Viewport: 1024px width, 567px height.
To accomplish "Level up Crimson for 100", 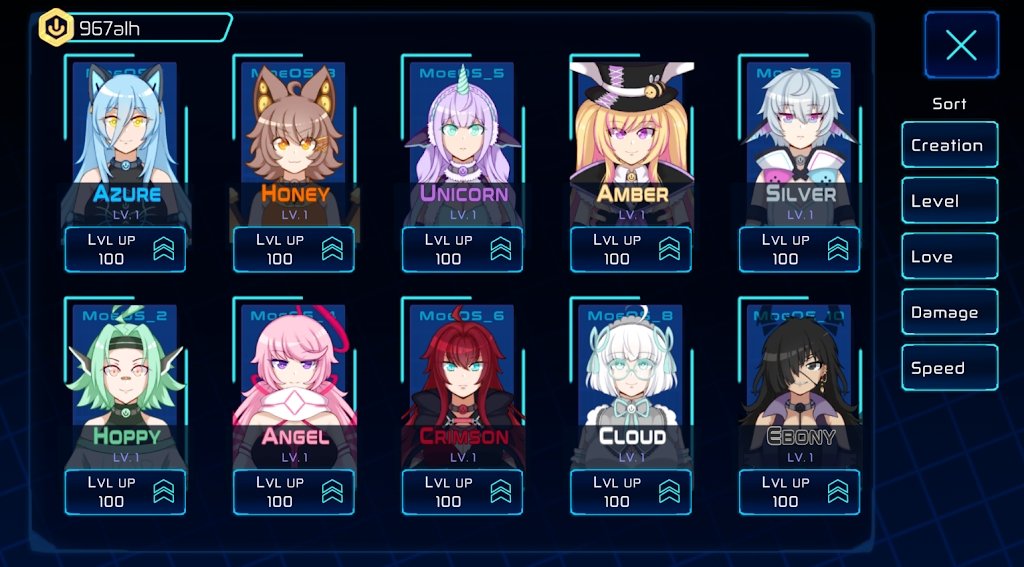I will click(x=463, y=492).
